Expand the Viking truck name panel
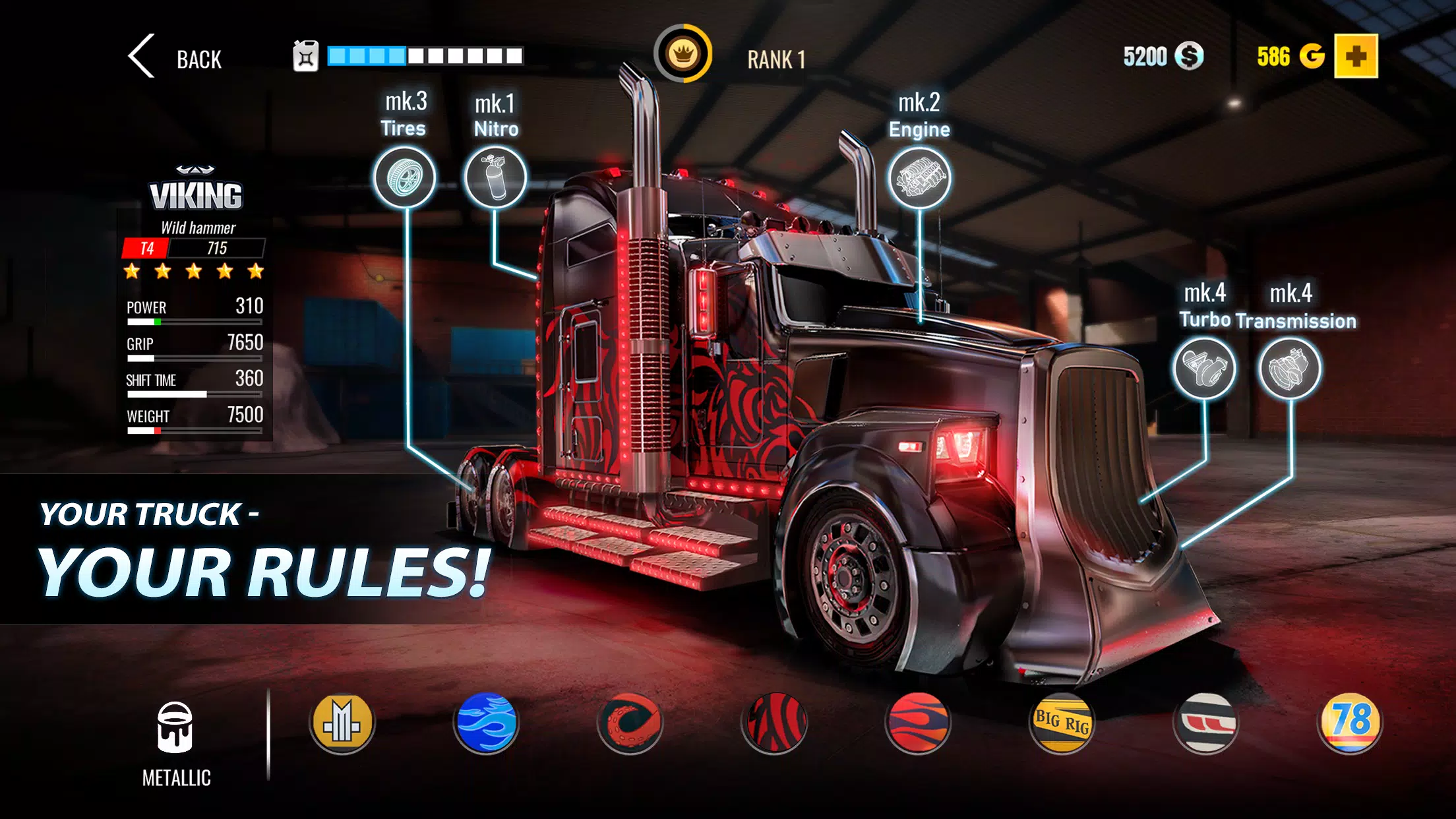The image size is (1456, 819). pyautogui.click(x=196, y=195)
